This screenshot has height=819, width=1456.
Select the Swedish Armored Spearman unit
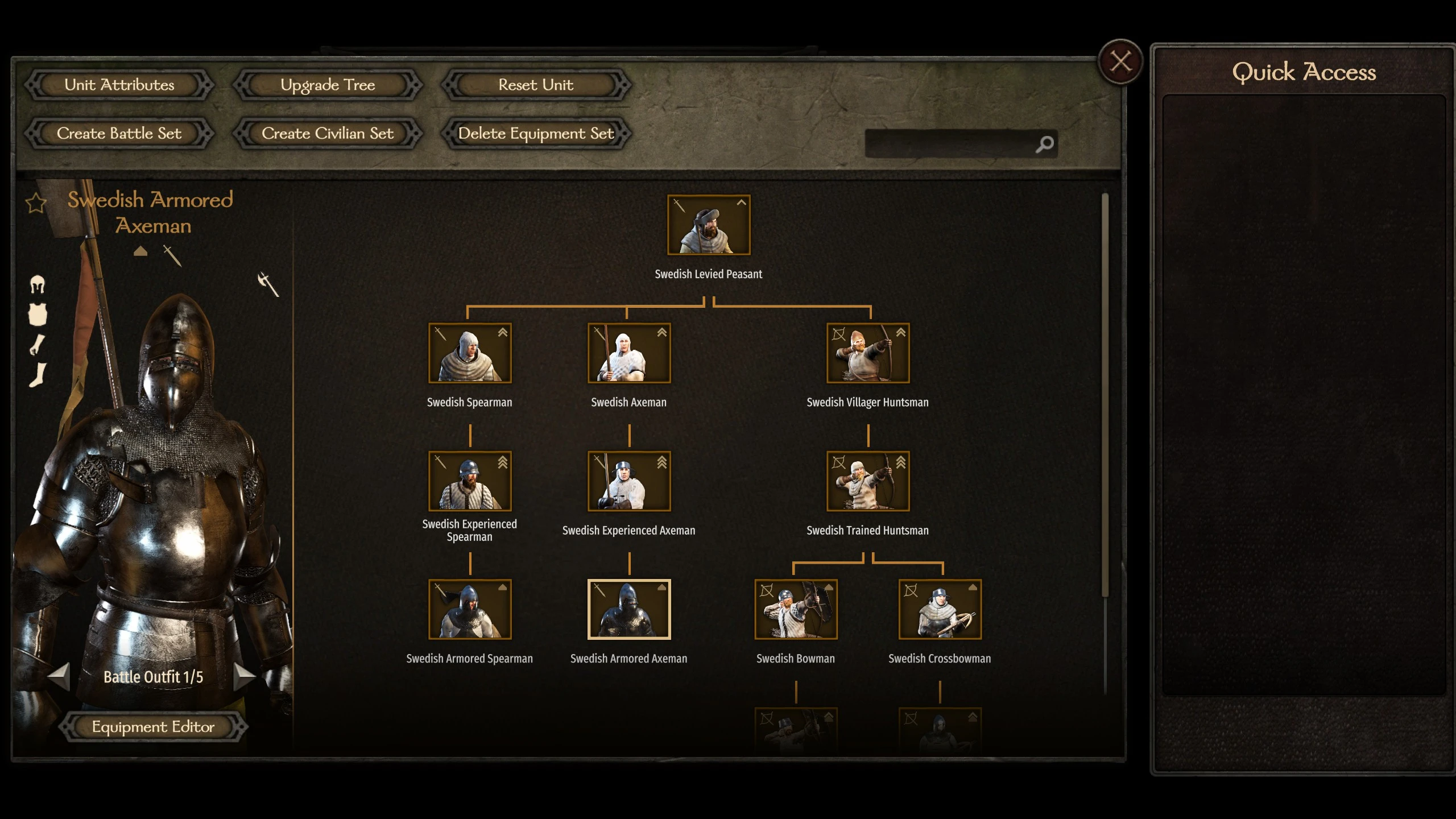click(x=470, y=609)
